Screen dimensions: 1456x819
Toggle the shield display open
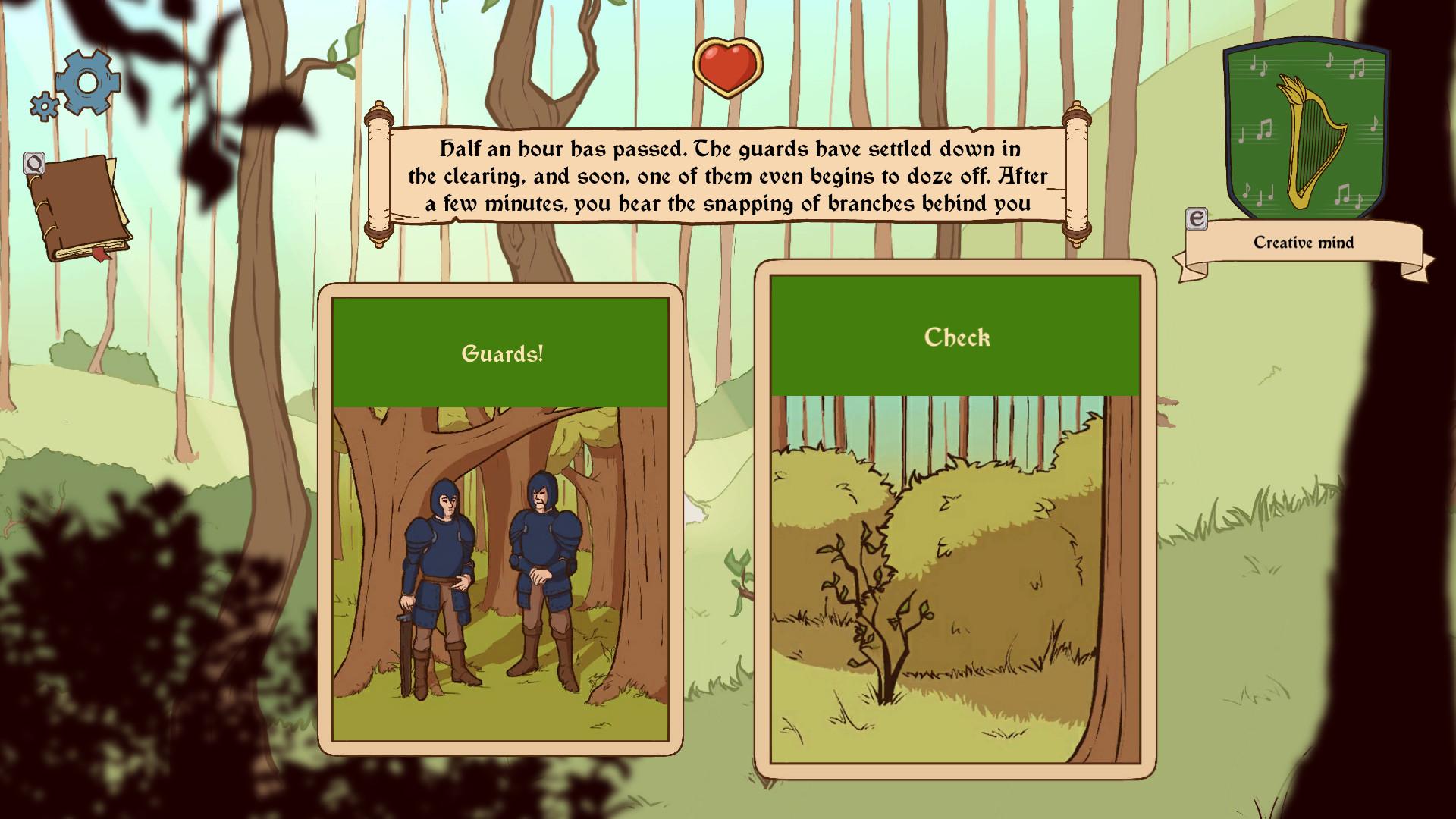(1306, 129)
